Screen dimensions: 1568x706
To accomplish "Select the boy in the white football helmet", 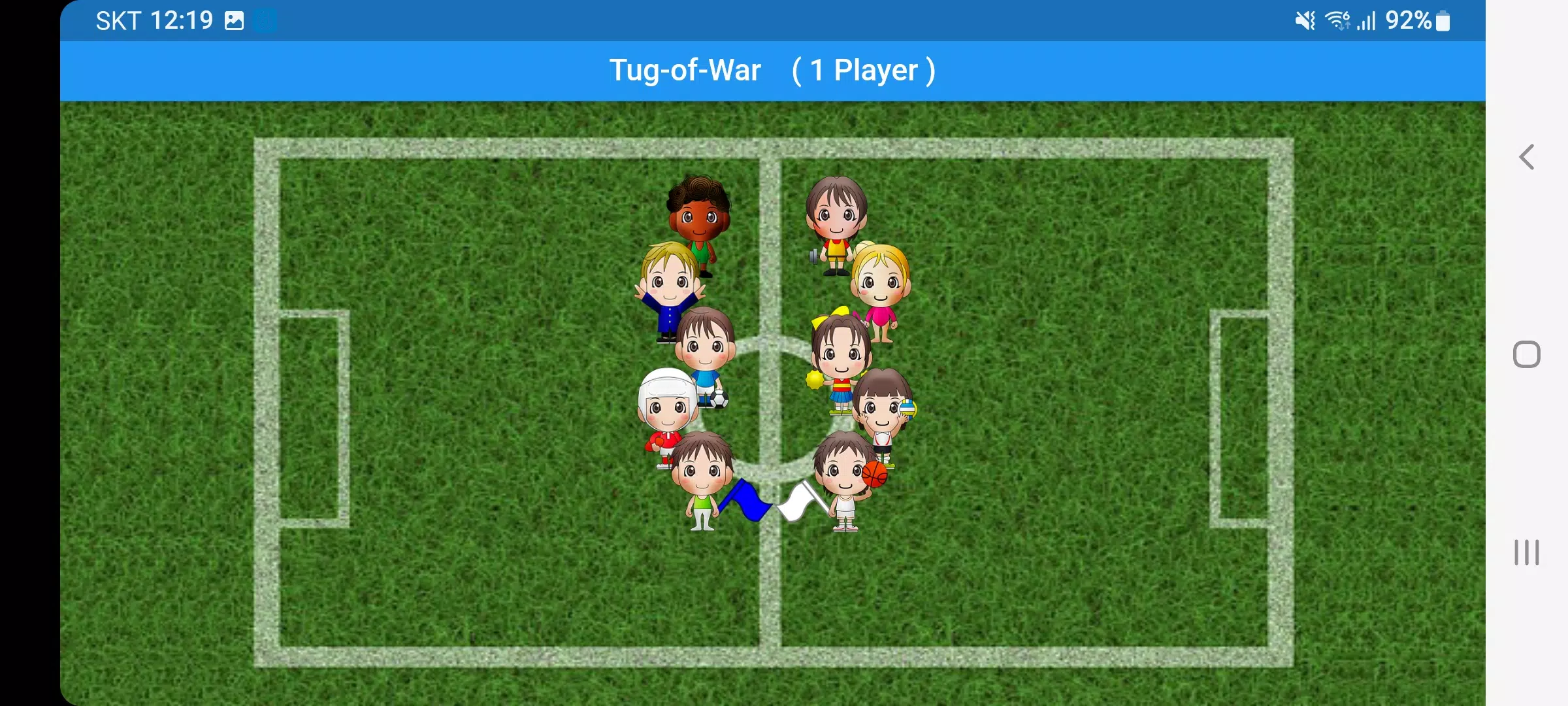I will 665,412.
